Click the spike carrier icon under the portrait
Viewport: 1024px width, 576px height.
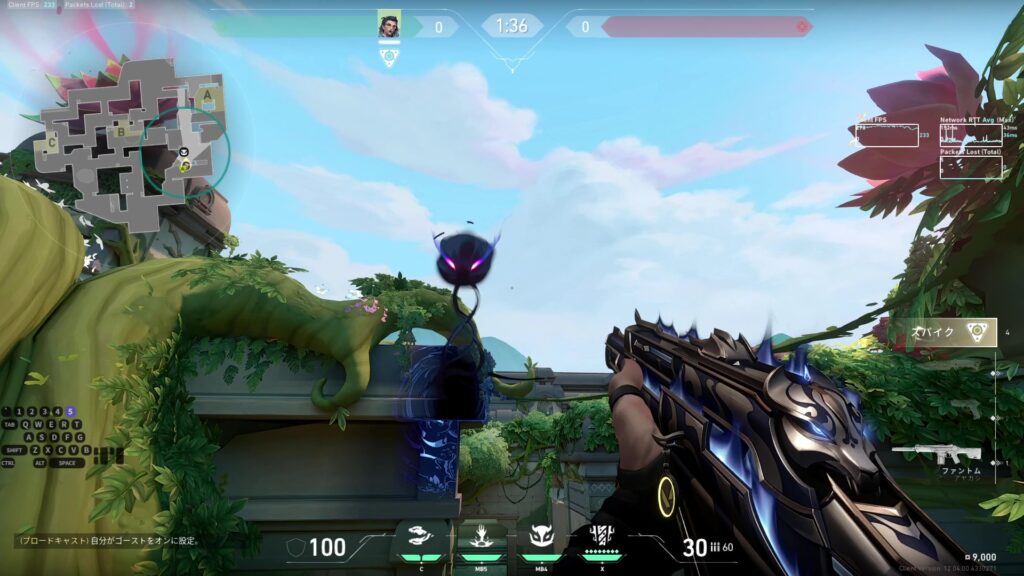click(389, 57)
